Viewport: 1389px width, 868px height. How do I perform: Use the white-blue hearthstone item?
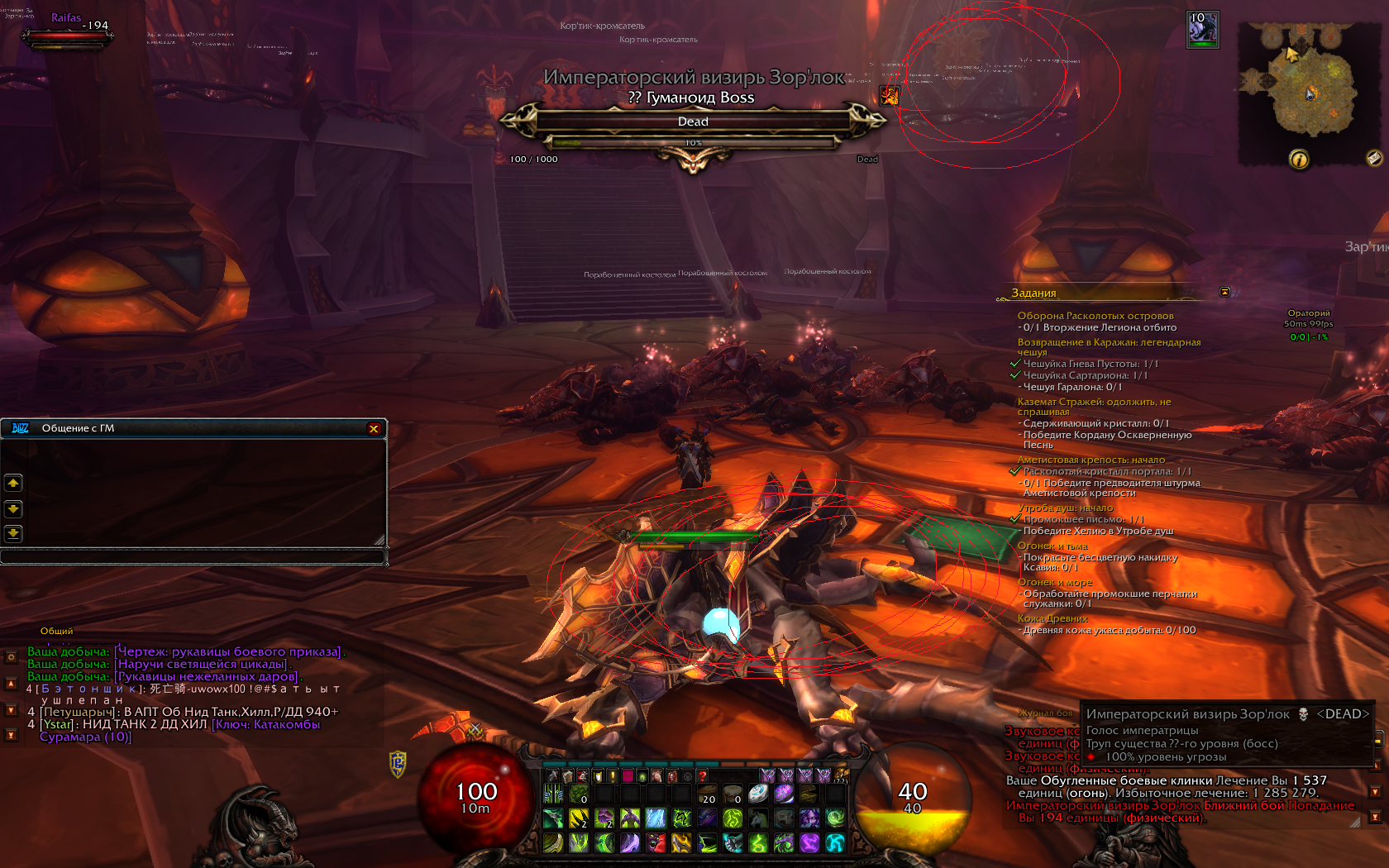758,794
